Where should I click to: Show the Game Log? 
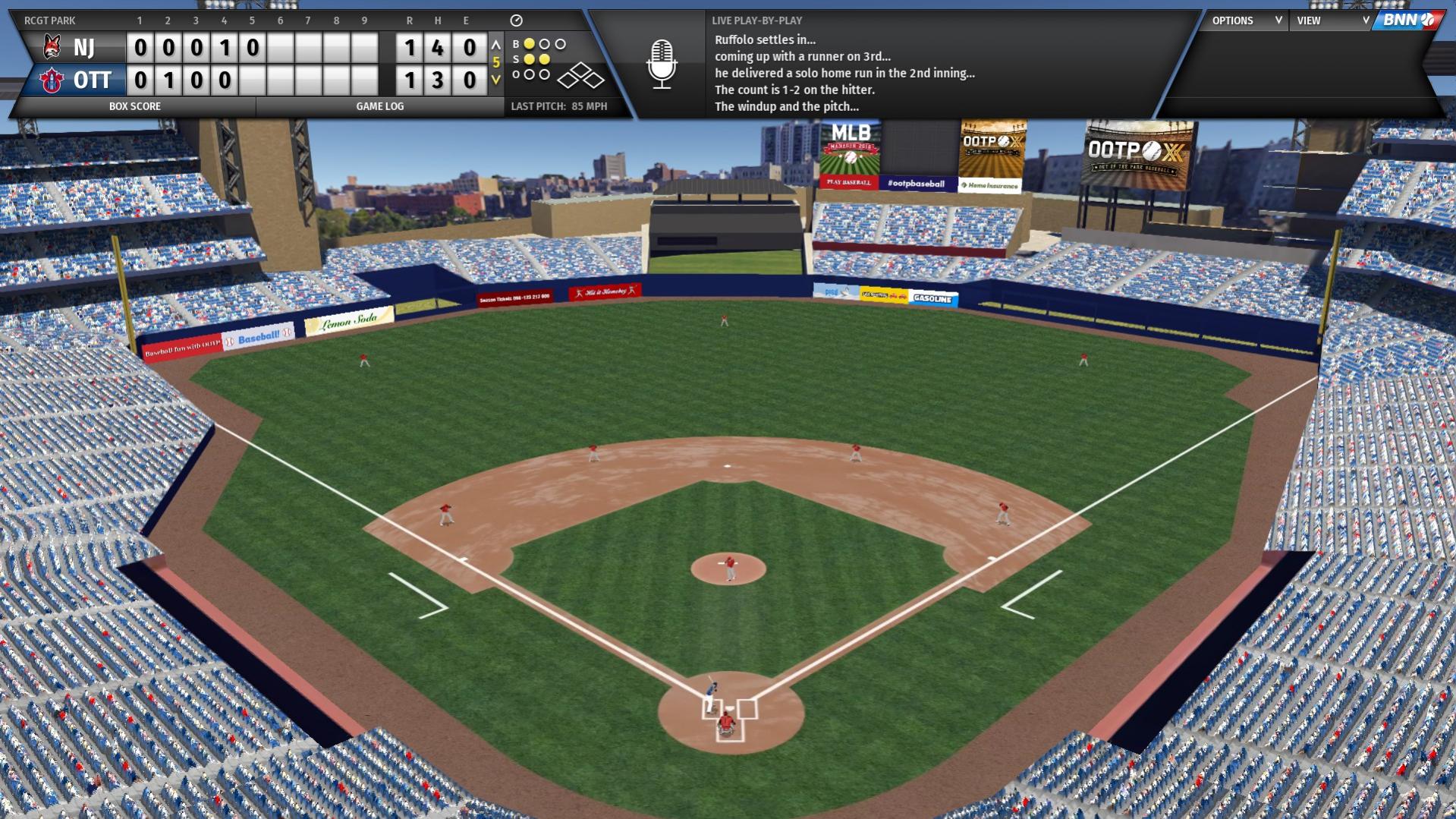click(379, 106)
